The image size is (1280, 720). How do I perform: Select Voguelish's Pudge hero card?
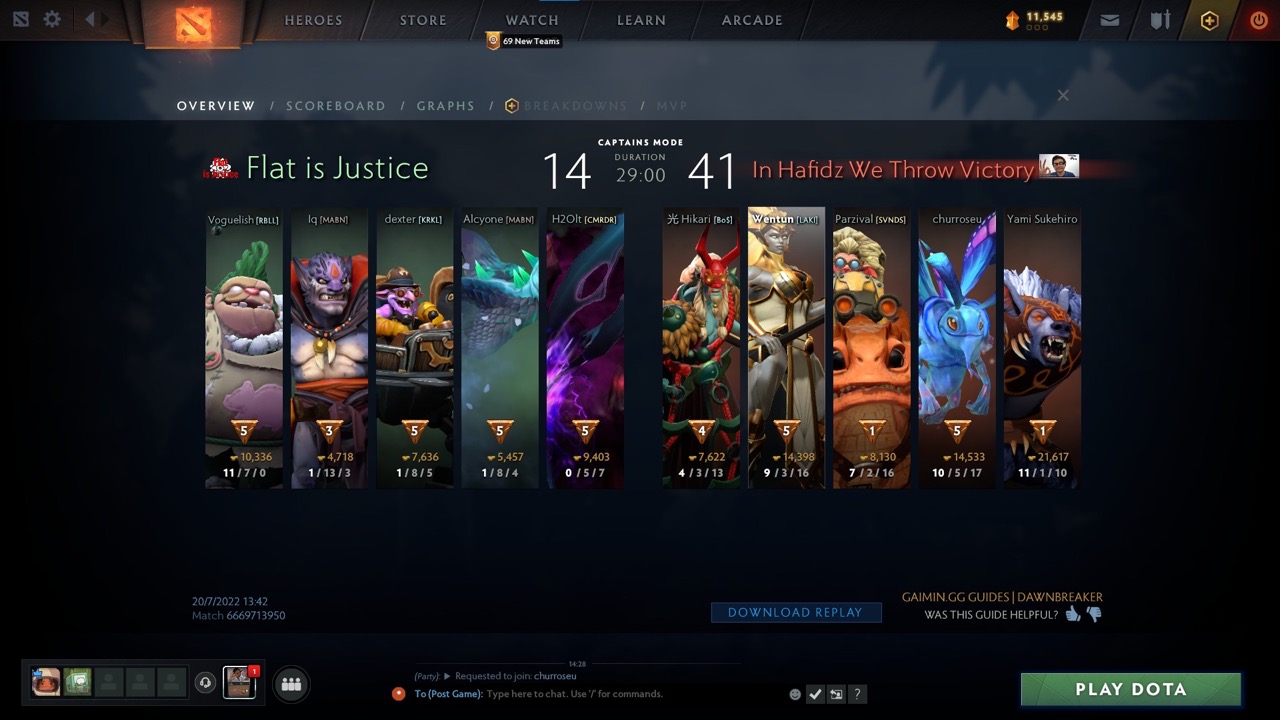[244, 350]
